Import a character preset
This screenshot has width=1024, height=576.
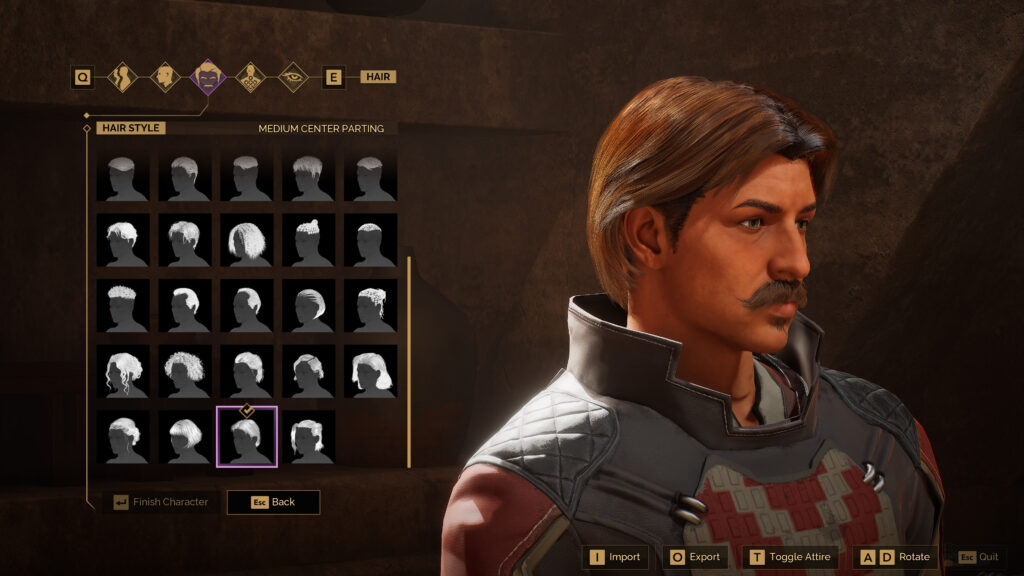coord(616,557)
